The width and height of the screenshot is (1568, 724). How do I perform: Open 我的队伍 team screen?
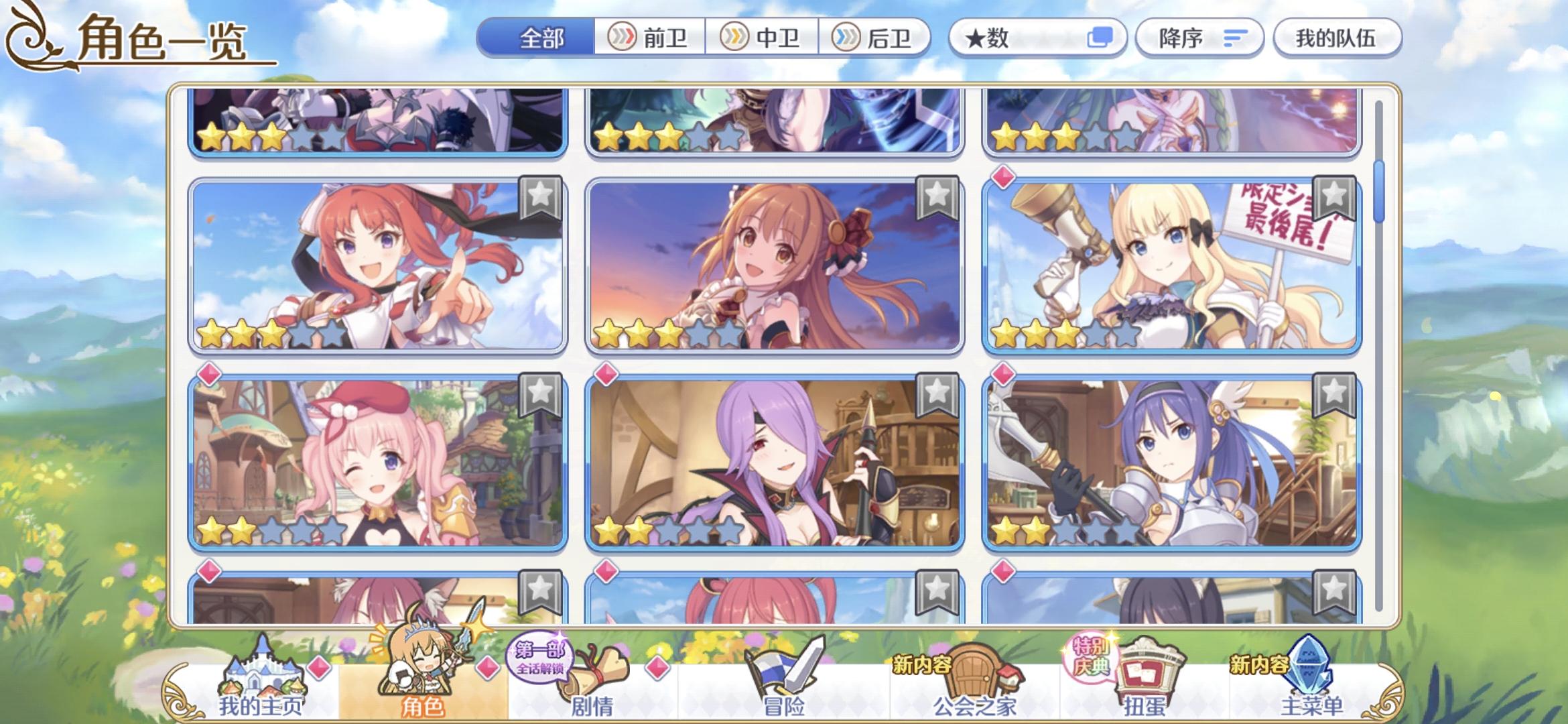1337,38
